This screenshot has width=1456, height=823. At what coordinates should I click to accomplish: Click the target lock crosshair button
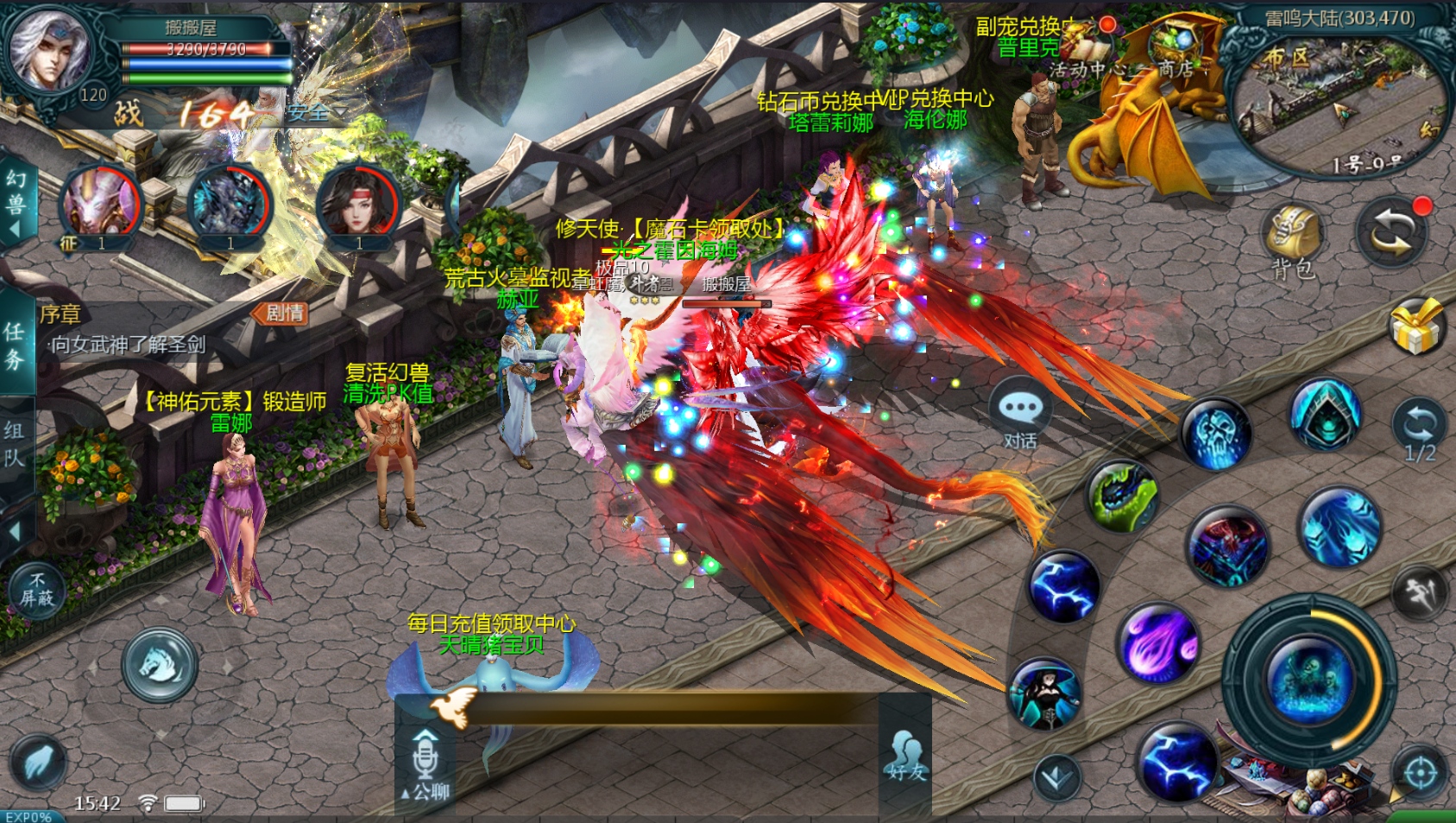pos(1421,773)
